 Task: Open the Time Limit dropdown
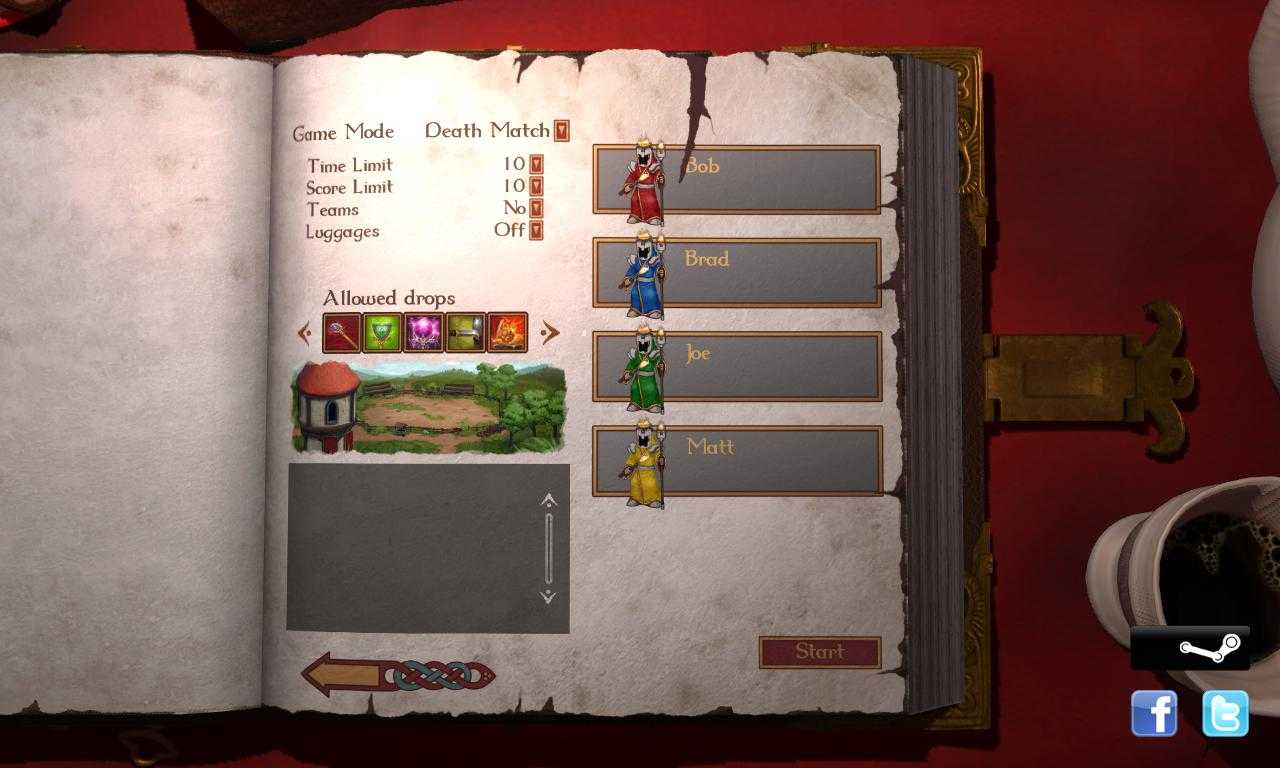pyautogui.click(x=537, y=165)
